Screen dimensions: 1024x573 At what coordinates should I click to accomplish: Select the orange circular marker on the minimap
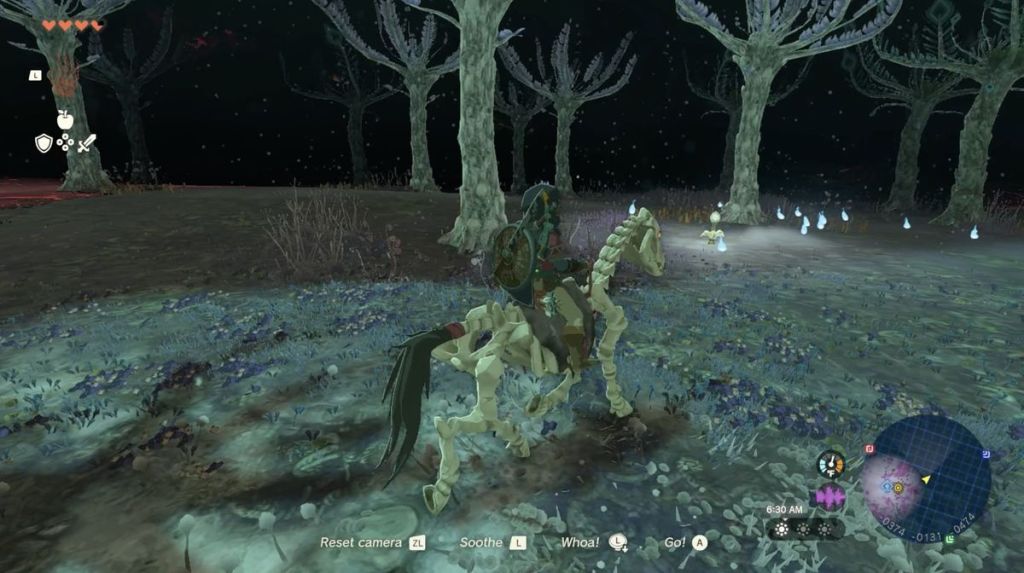(x=898, y=488)
